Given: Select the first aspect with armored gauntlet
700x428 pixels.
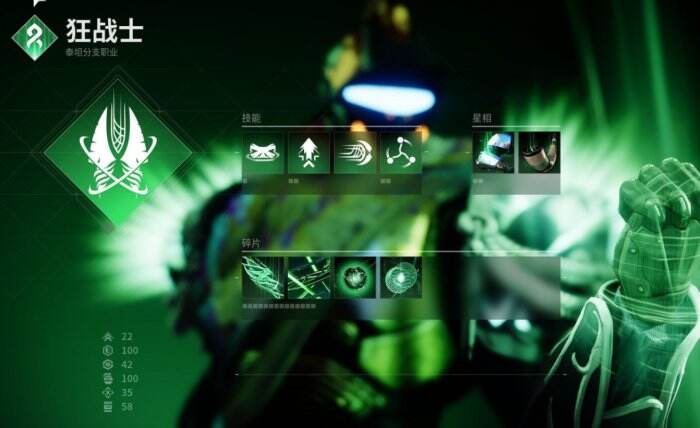Looking at the screenshot, I should 494,153.
